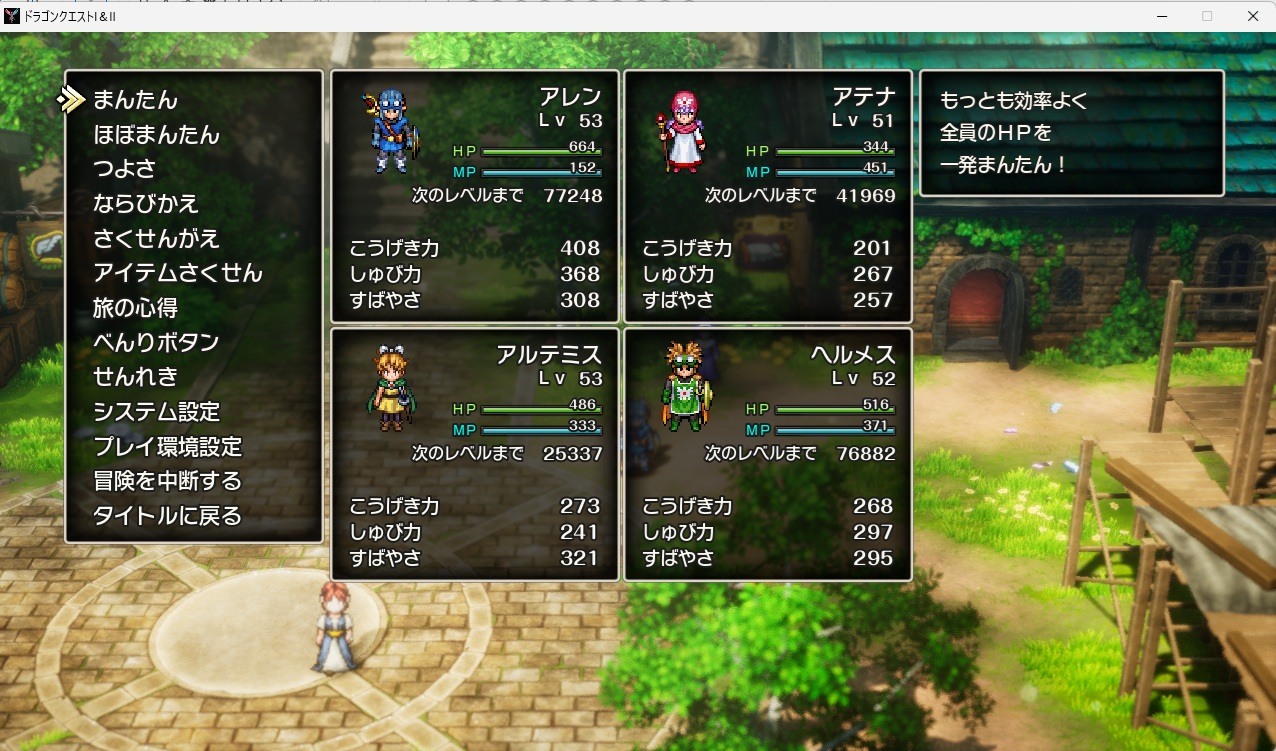
Task: Open システム設定 system settings
Action: 156,412
